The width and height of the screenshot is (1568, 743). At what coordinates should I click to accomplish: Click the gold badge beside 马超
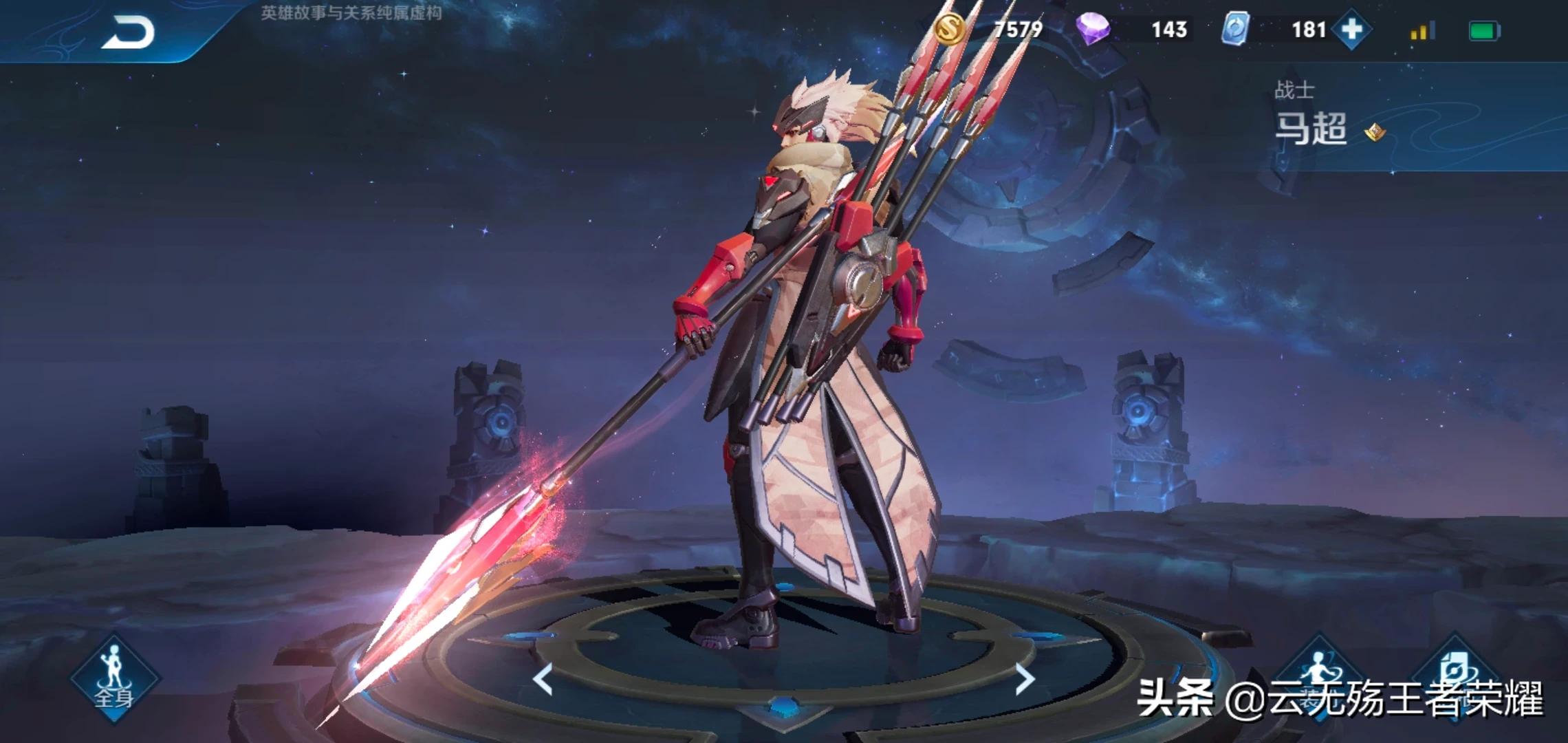pyautogui.click(x=1375, y=131)
